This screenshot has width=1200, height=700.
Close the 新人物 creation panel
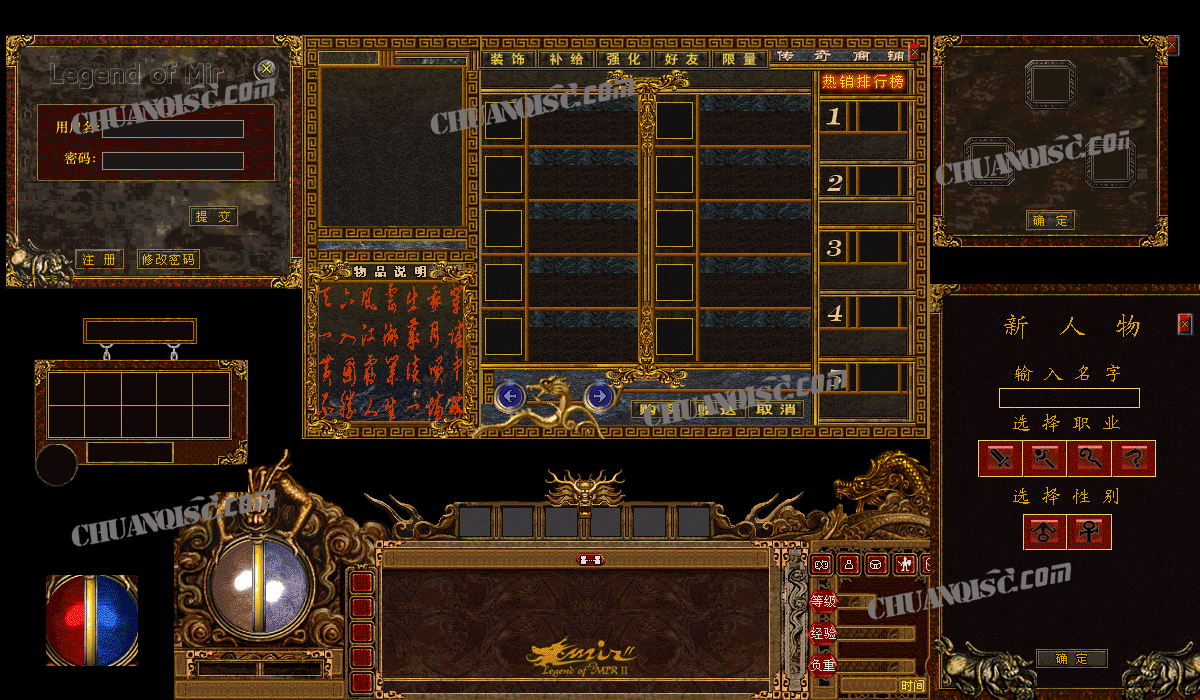[x=1185, y=324]
